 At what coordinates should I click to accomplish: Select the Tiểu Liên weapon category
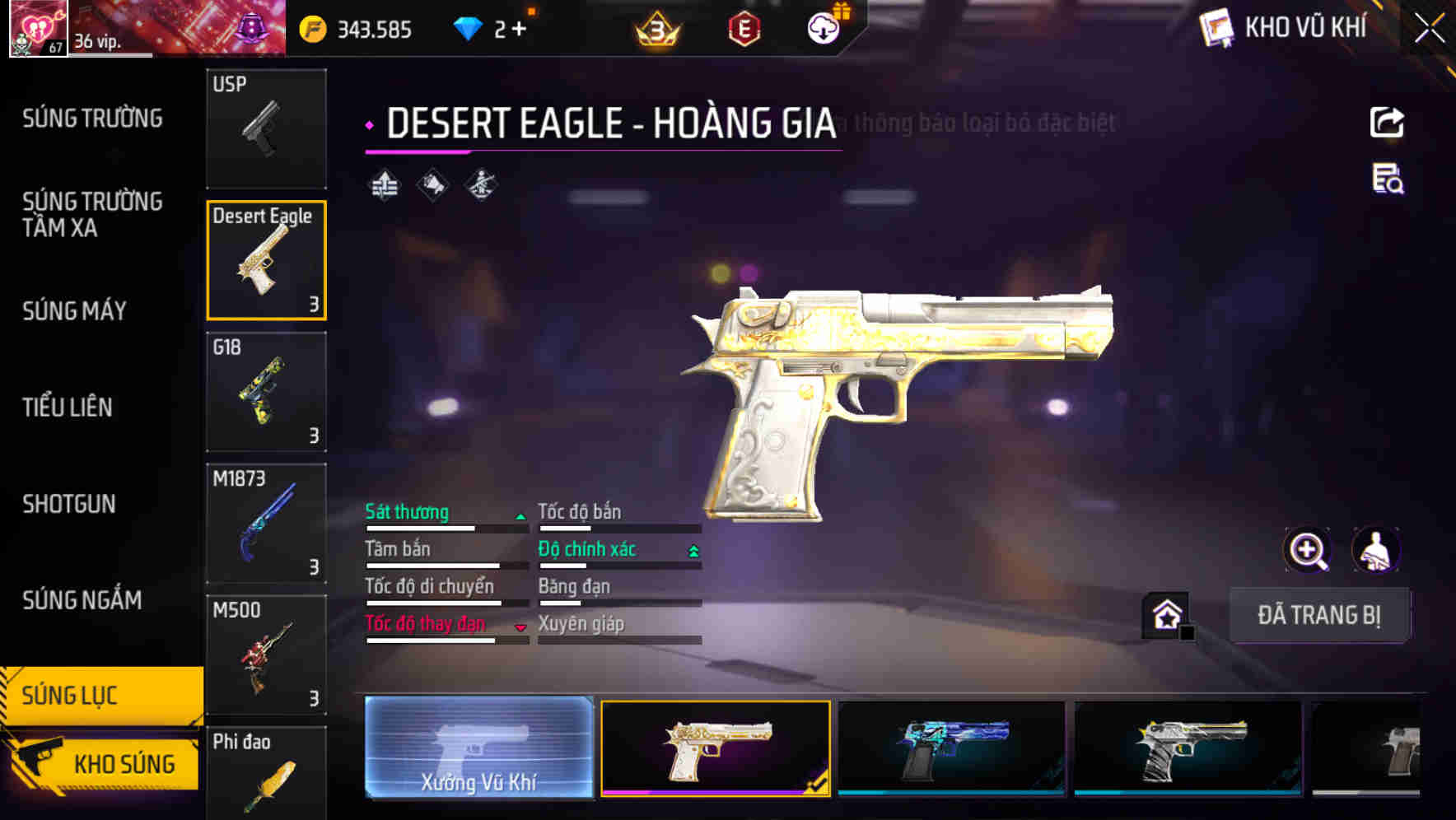point(68,407)
